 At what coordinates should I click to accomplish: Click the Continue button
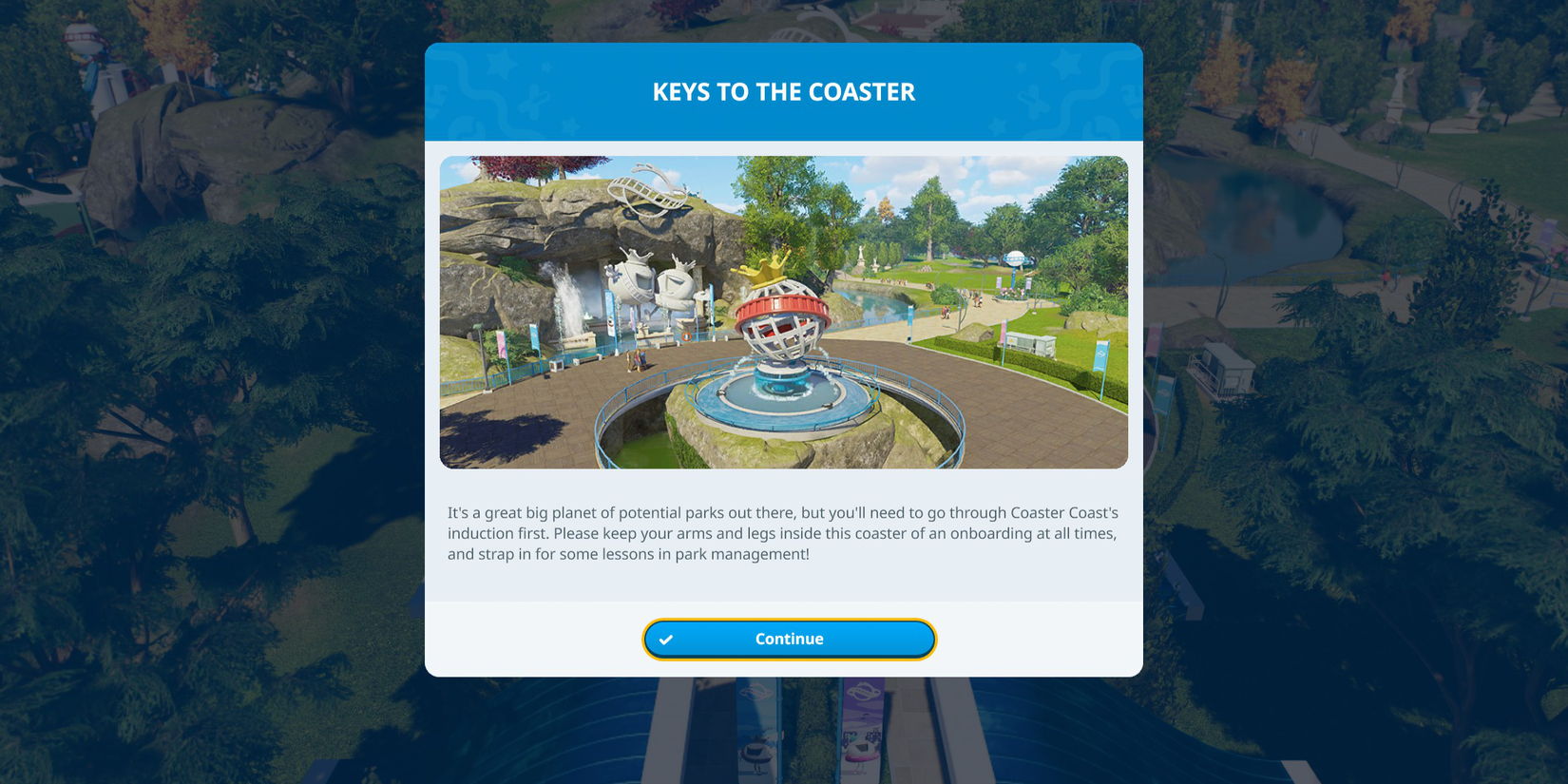(x=789, y=639)
